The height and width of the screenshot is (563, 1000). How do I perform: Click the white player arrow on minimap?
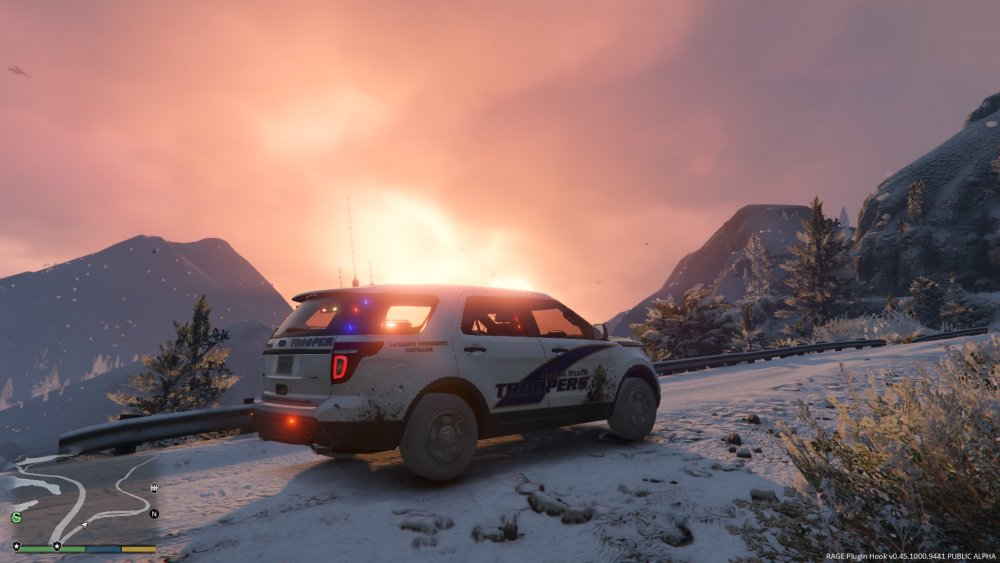(x=84, y=525)
